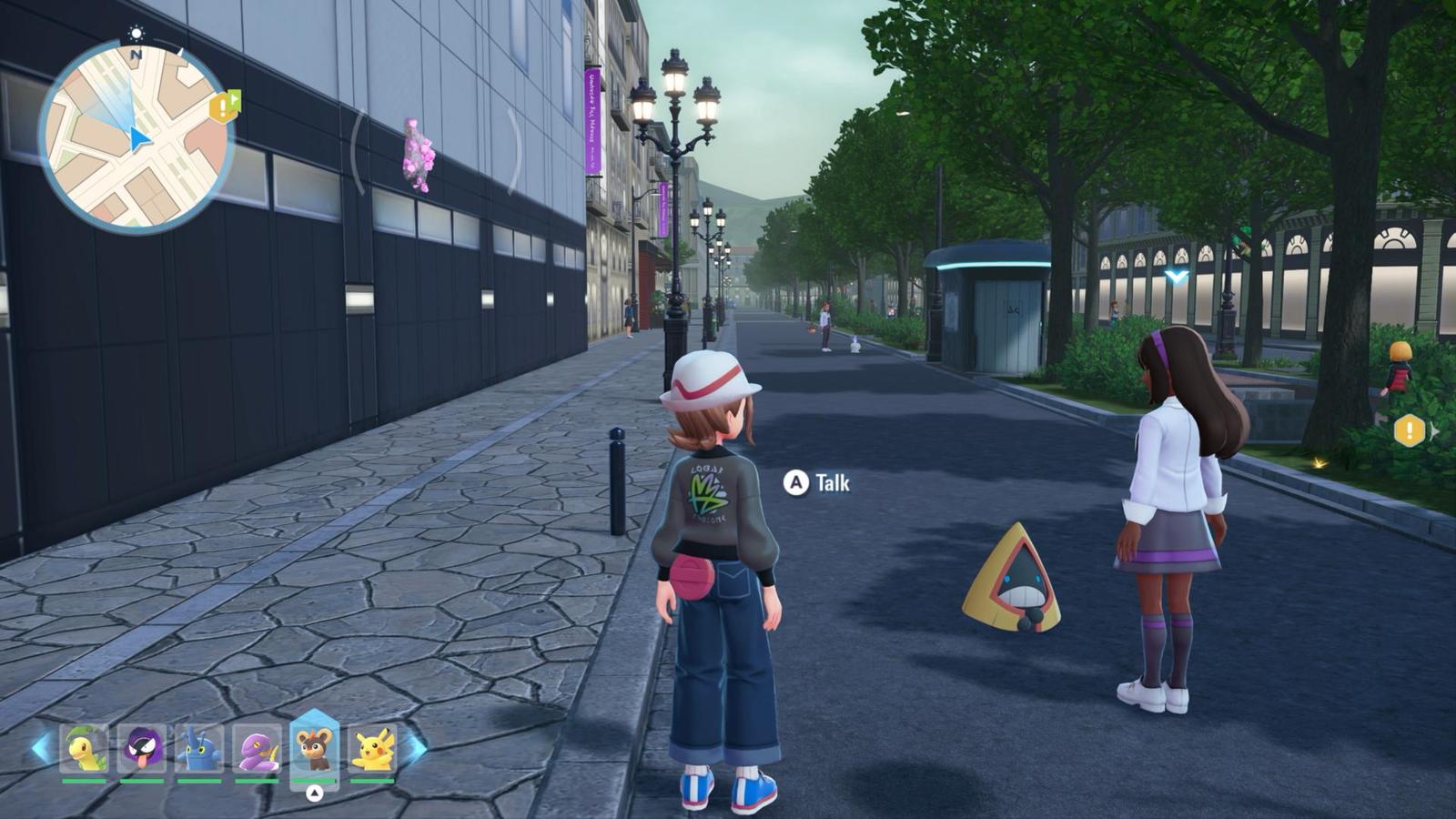The width and height of the screenshot is (1456, 819).
Task: Open the circular city minimap
Action: (136, 137)
